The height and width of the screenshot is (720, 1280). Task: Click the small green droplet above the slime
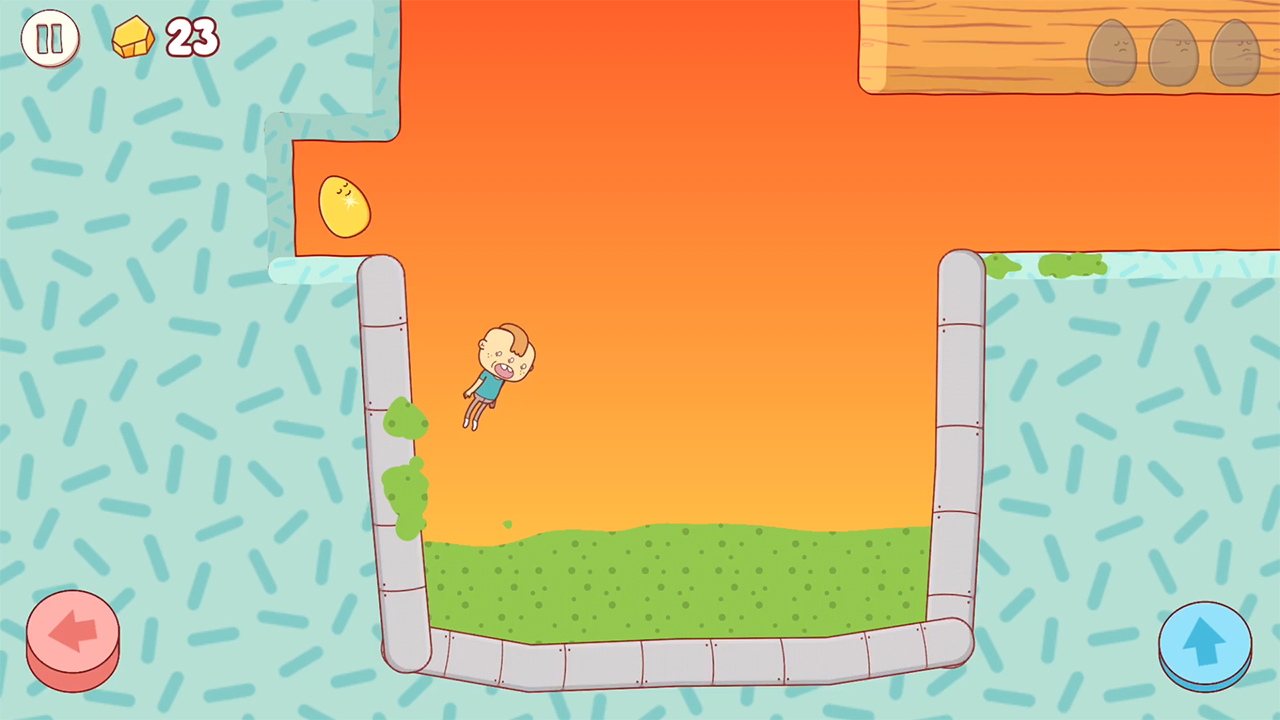pos(507,524)
